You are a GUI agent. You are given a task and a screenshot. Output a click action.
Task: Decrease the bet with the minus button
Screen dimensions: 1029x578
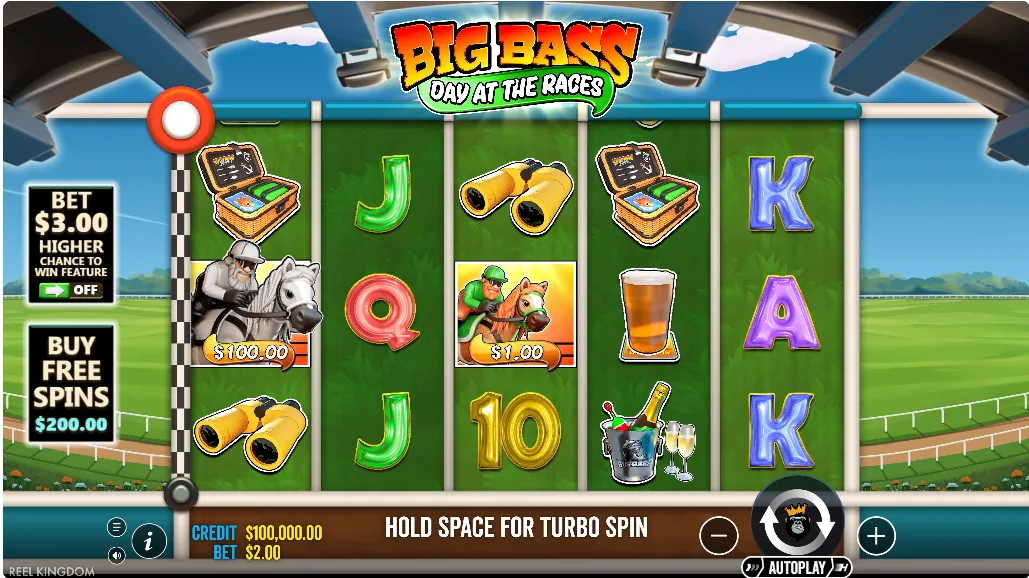pos(718,537)
